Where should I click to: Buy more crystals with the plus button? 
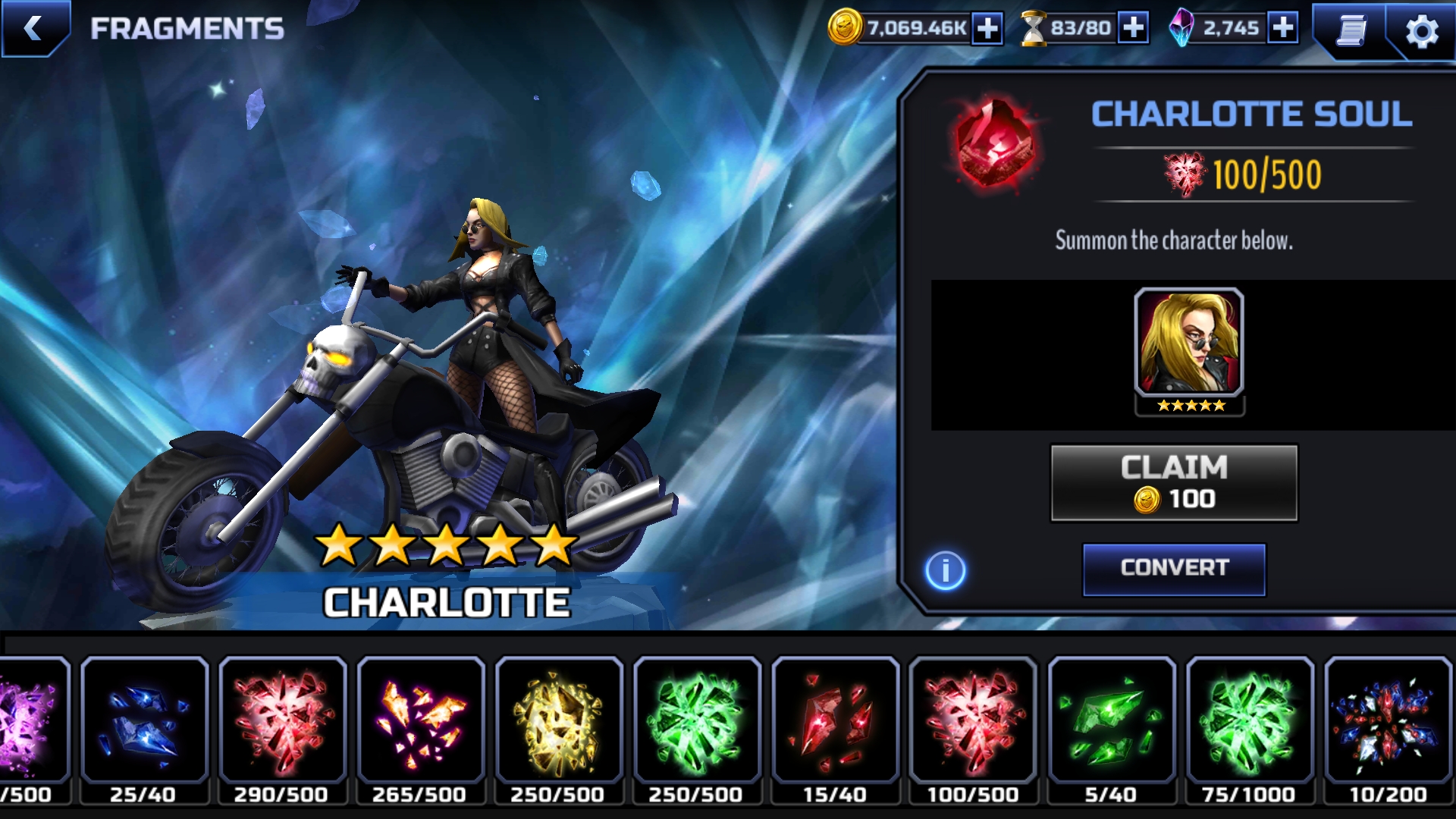click(x=1282, y=29)
